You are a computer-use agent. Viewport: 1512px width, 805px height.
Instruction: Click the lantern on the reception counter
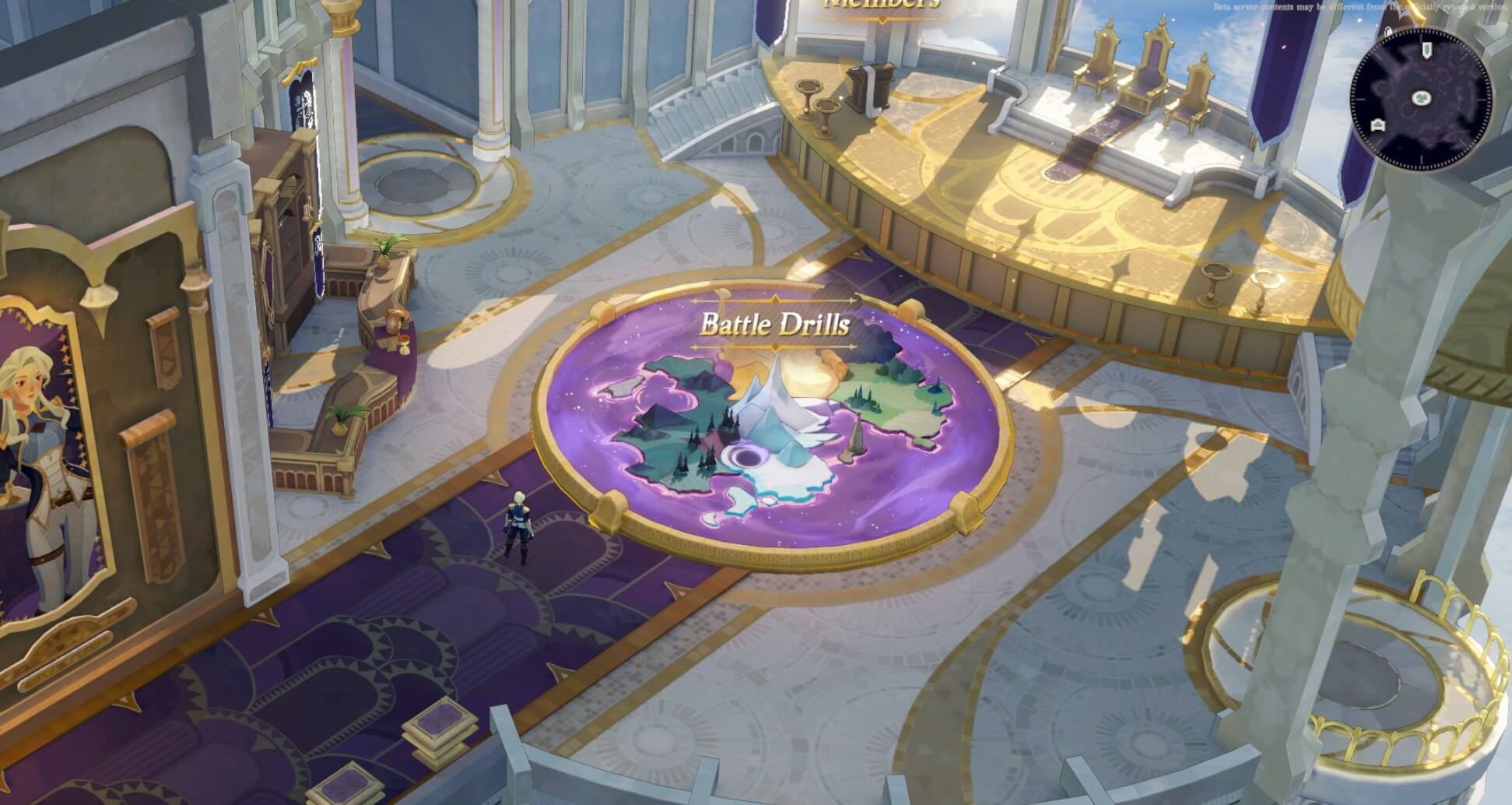click(x=393, y=322)
